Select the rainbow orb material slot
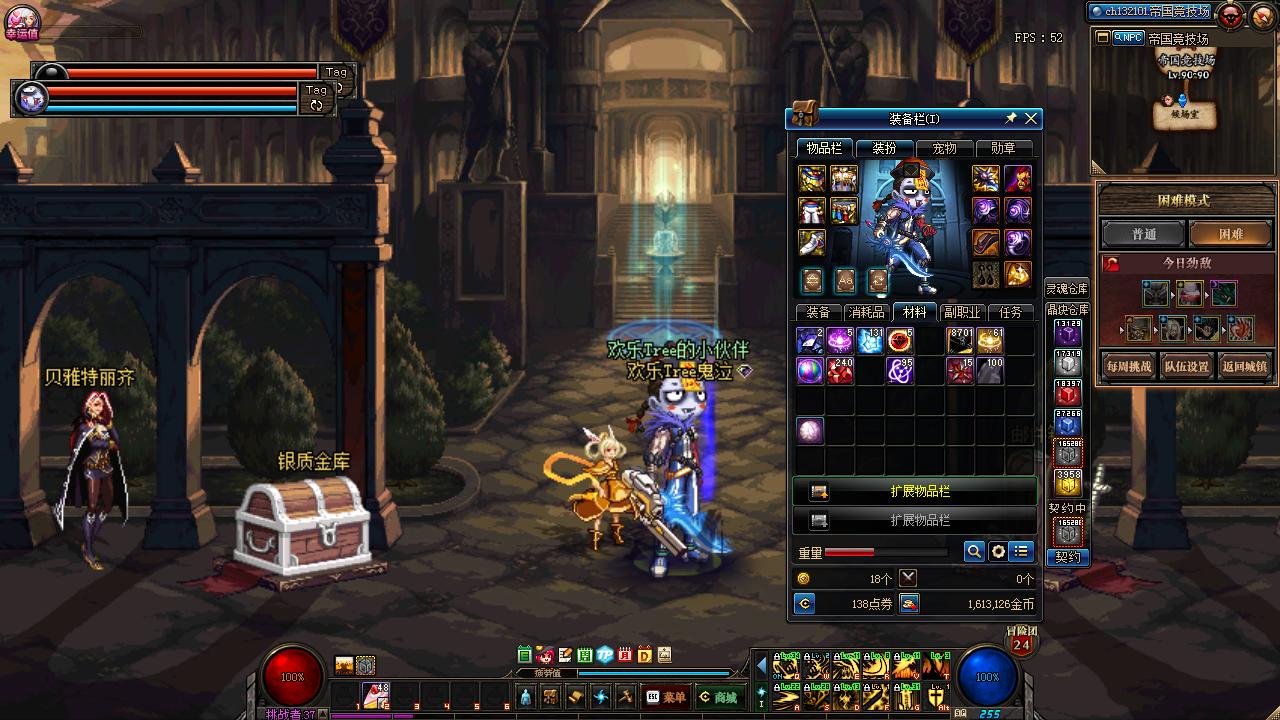Image resolution: width=1280 pixels, height=720 pixels. click(810, 371)
